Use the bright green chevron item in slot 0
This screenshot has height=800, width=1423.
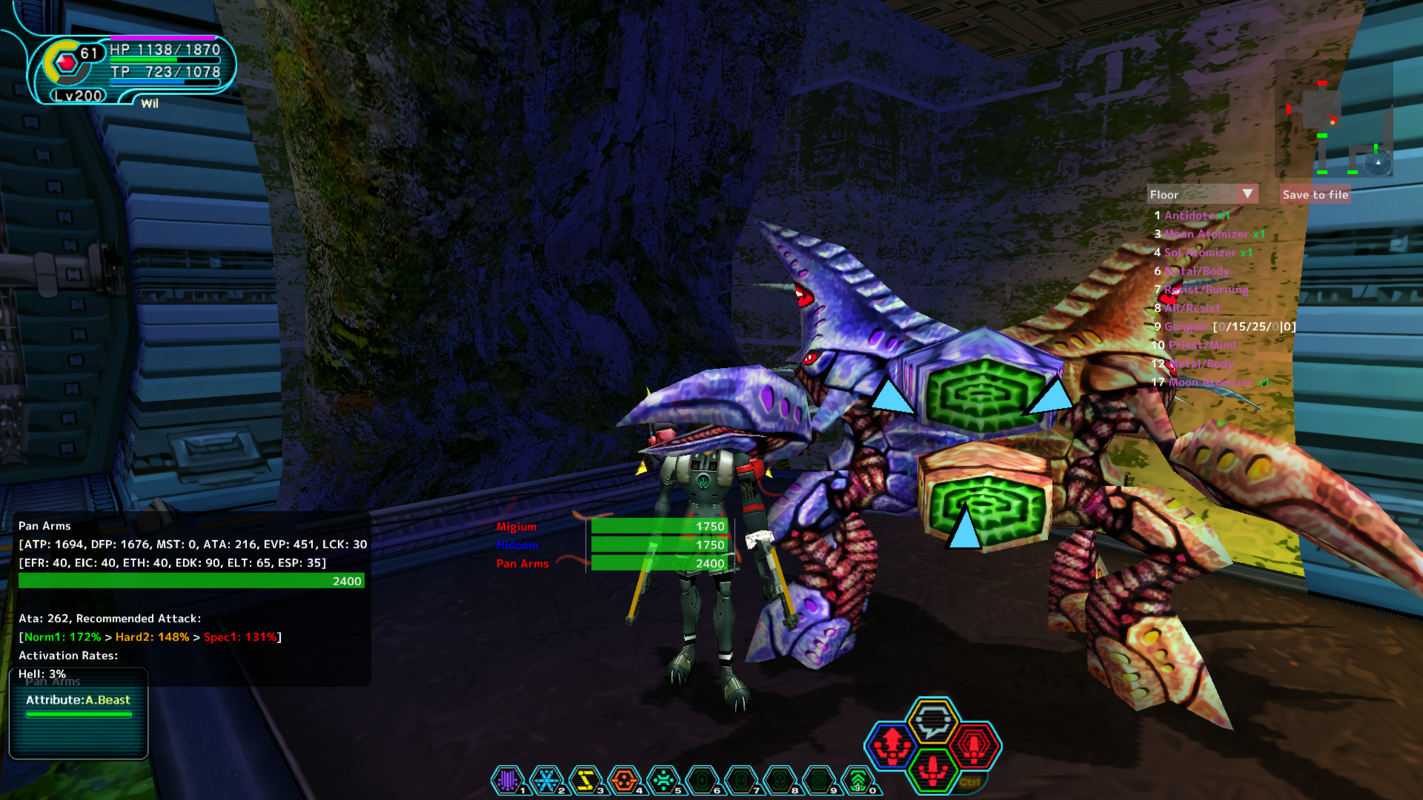pos(858,780)
